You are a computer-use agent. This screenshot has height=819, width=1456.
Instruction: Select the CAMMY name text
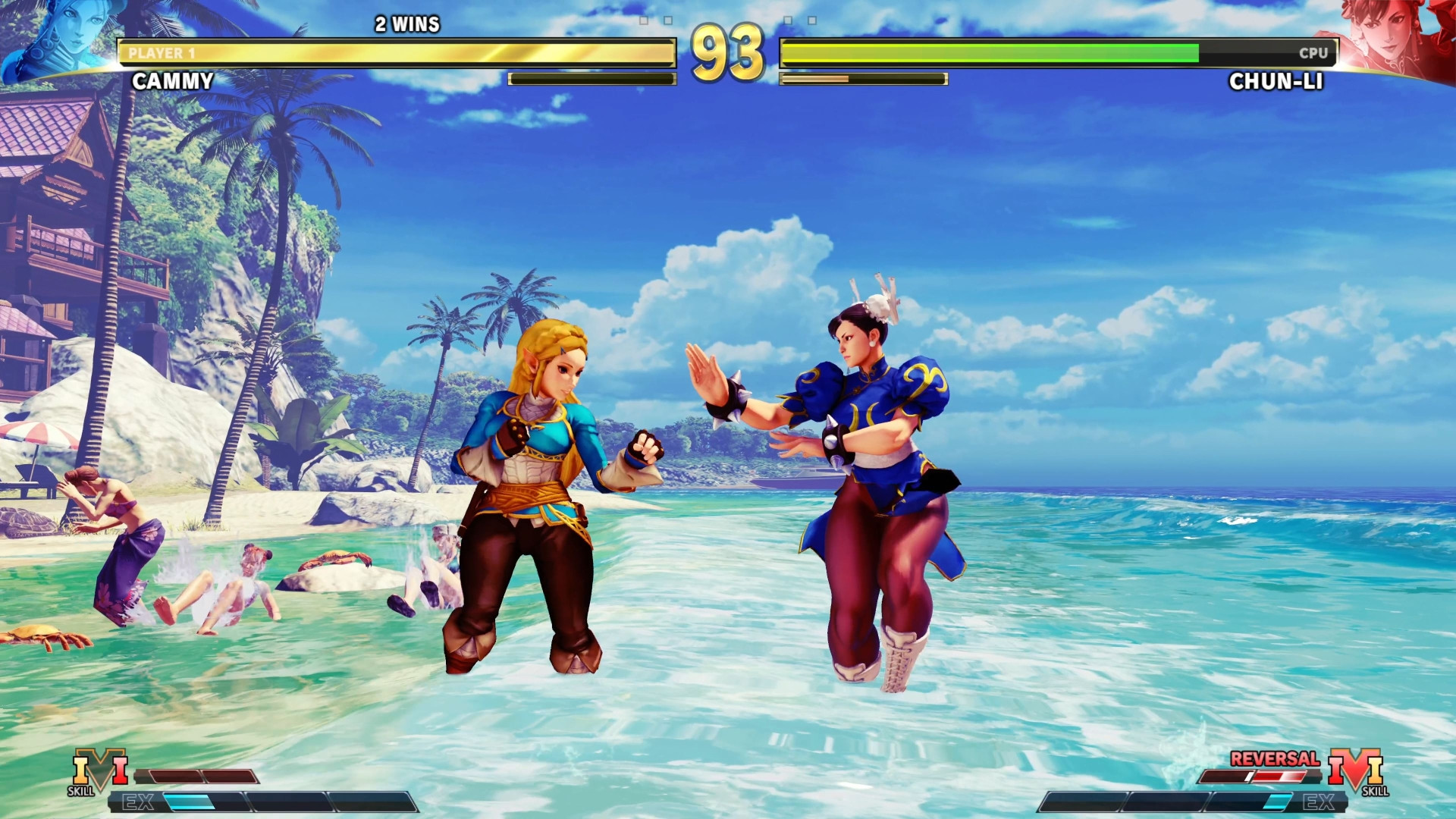click(x=172, y=80)
